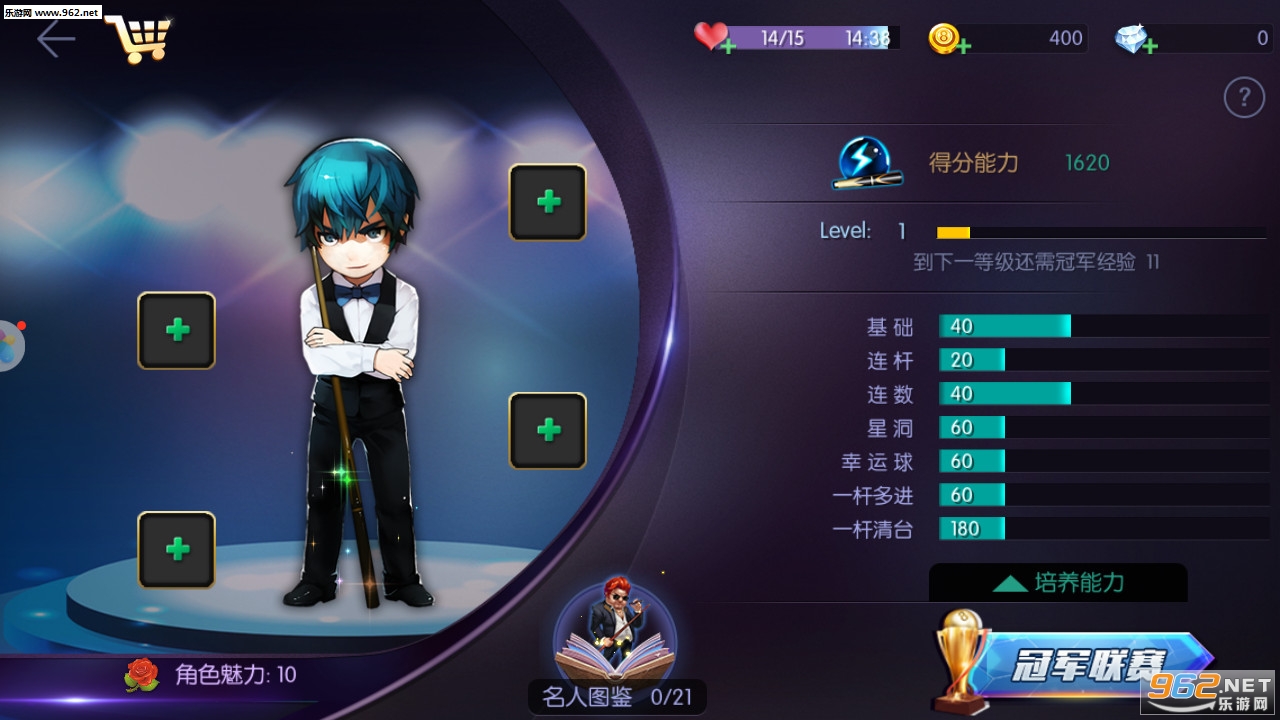Expand the 培养能力 panel
The width and height of the screenshot is (1280, 720).
click(1058, 582)
